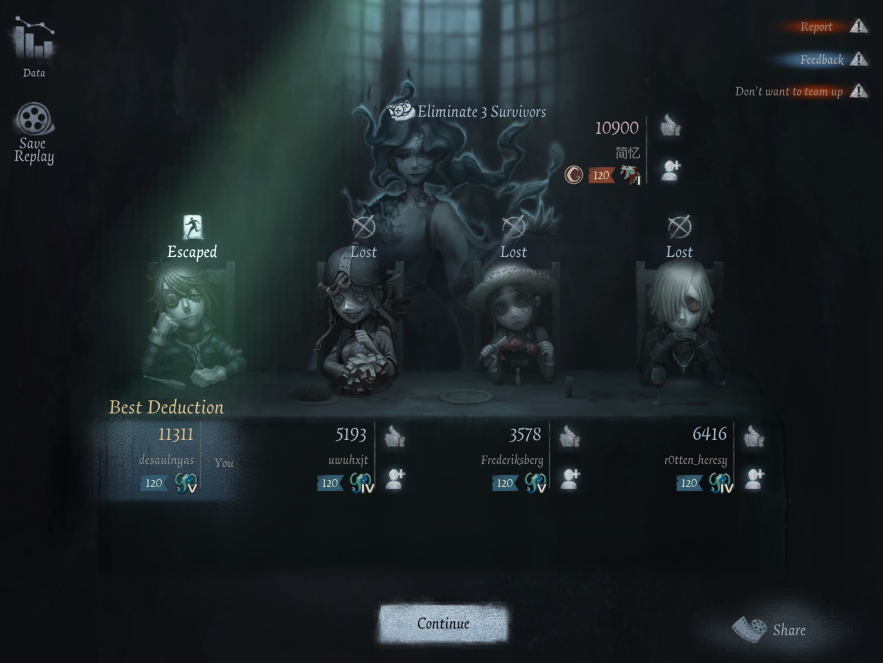Like player uwuhxjt
This screenshot has width=883, height=663.
tap(396, 436)
